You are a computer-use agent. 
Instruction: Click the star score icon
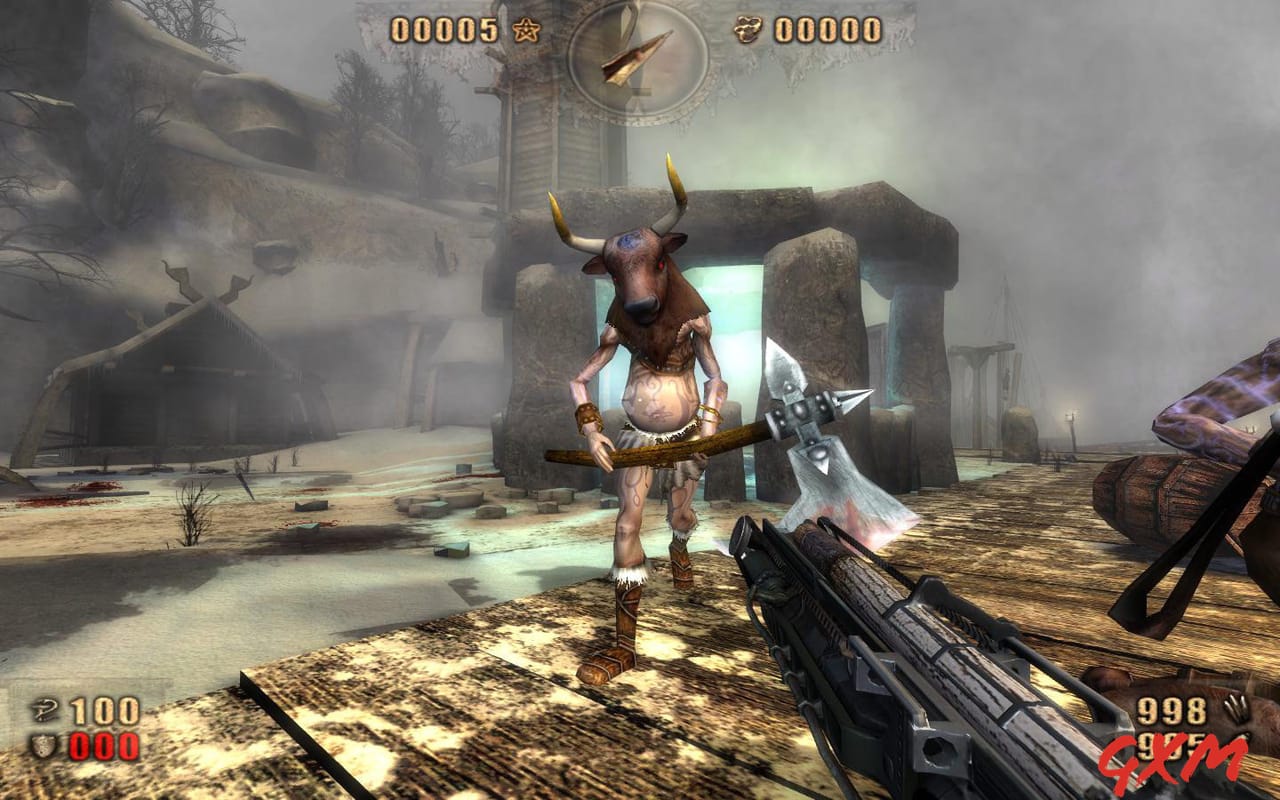[523, 31]
